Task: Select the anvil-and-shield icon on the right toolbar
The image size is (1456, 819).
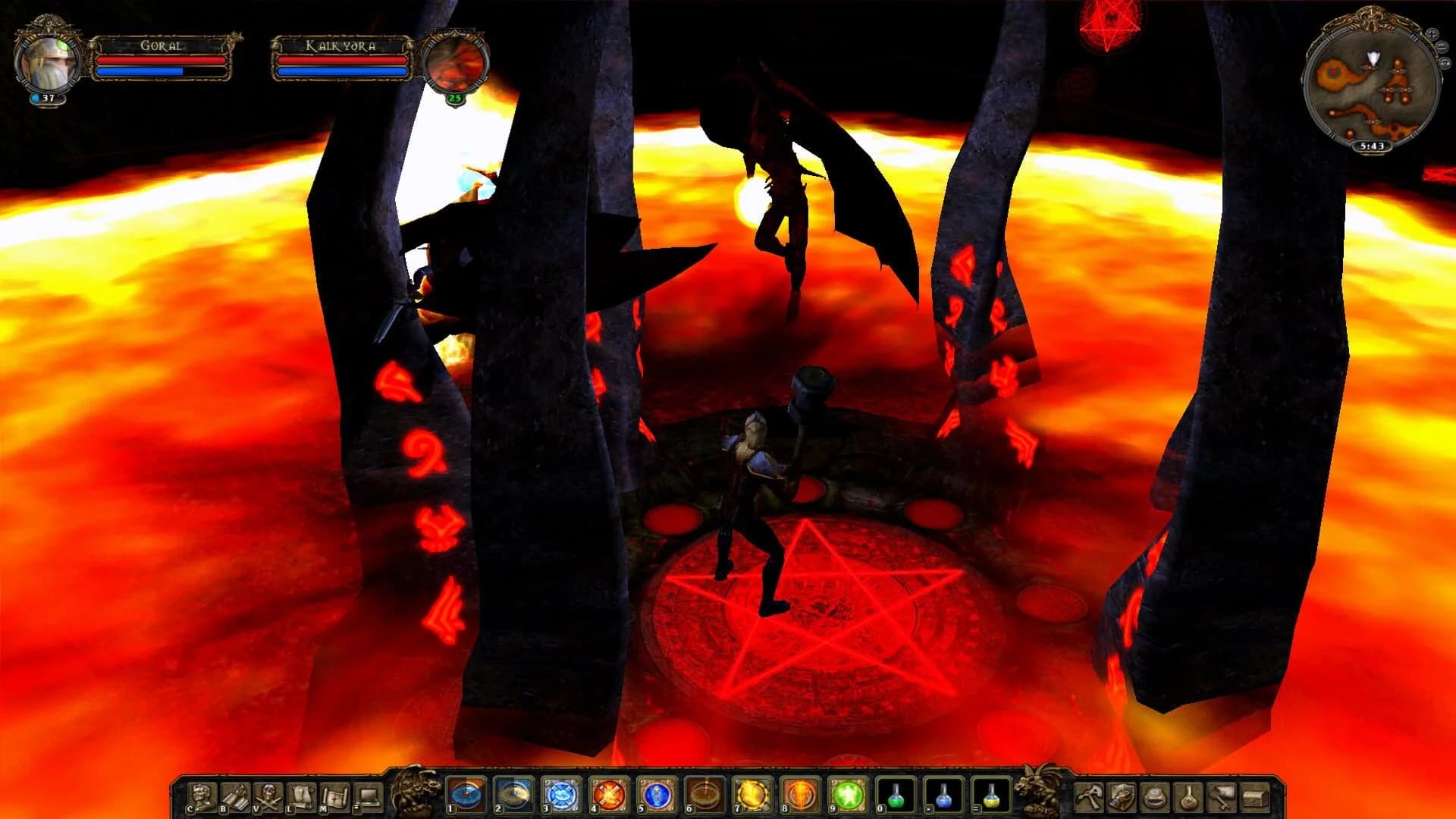Action: click(1120, 796)
